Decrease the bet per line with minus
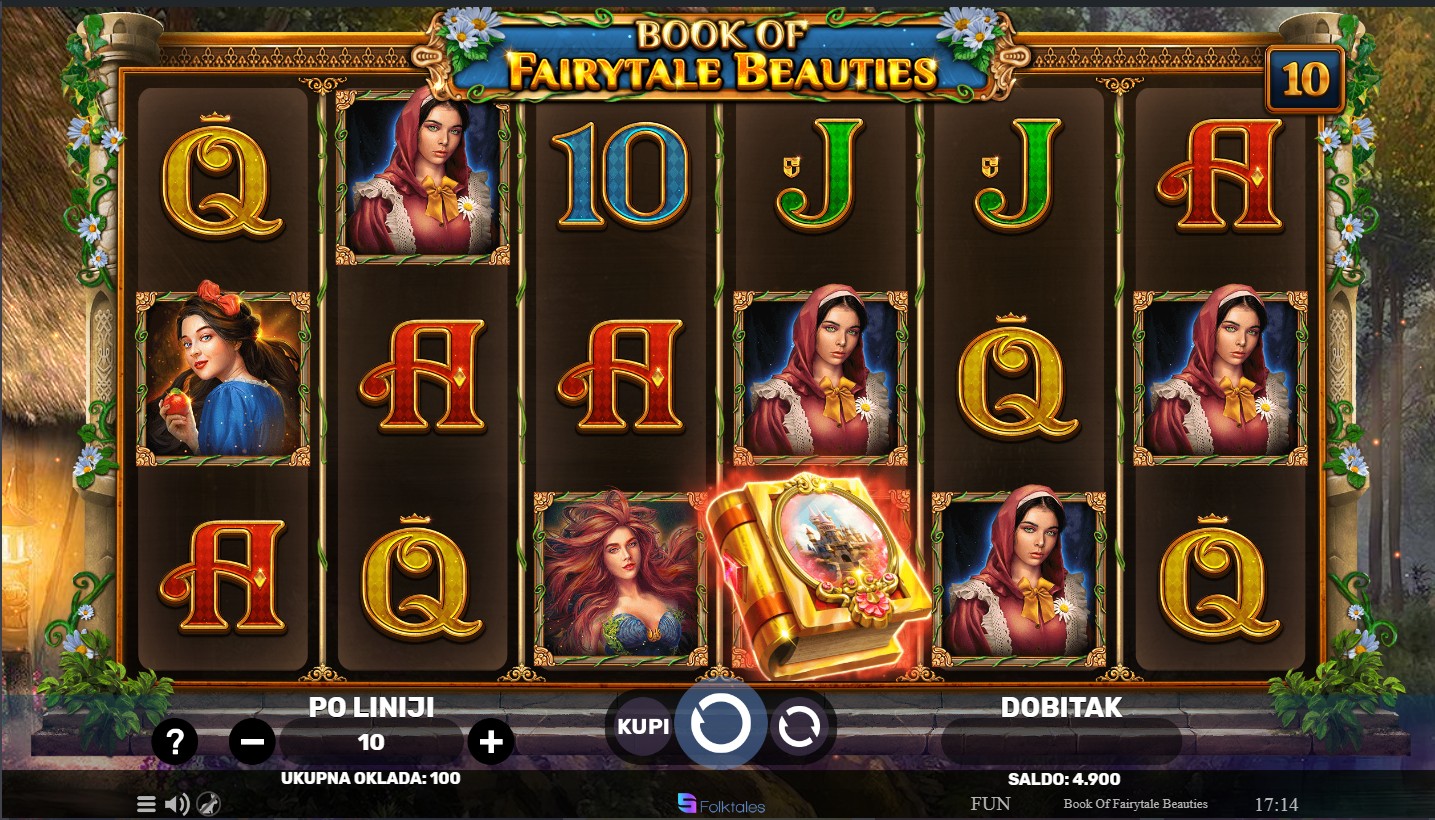Screen dimensions: 1435x820 click(x=252, y=742)
